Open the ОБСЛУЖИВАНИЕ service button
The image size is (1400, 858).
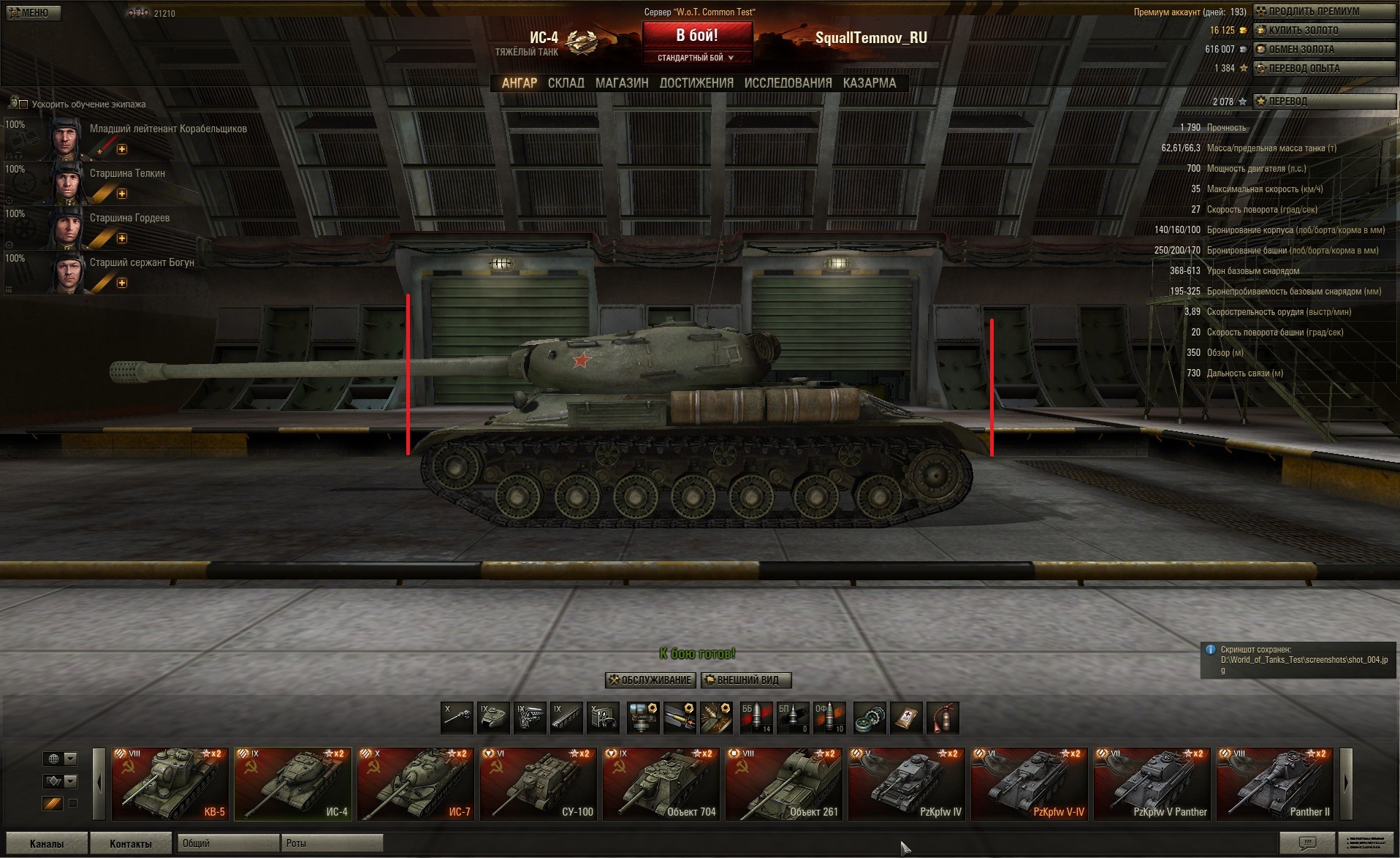(650, 680)
